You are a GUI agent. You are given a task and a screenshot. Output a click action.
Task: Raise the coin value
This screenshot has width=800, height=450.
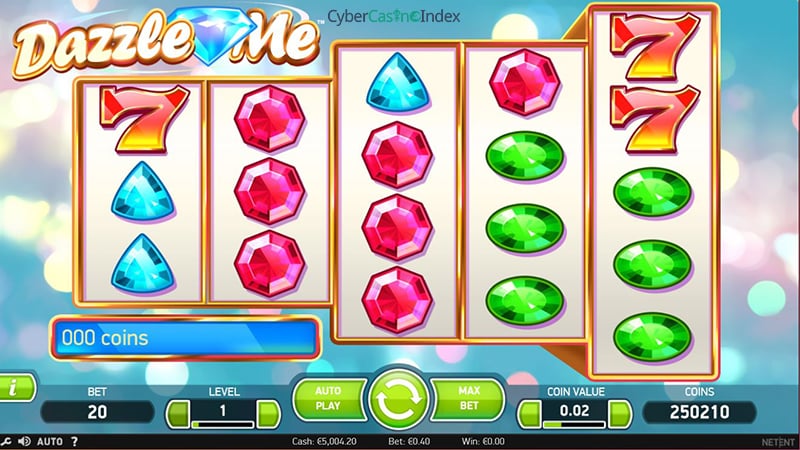(x=621, y=412)
